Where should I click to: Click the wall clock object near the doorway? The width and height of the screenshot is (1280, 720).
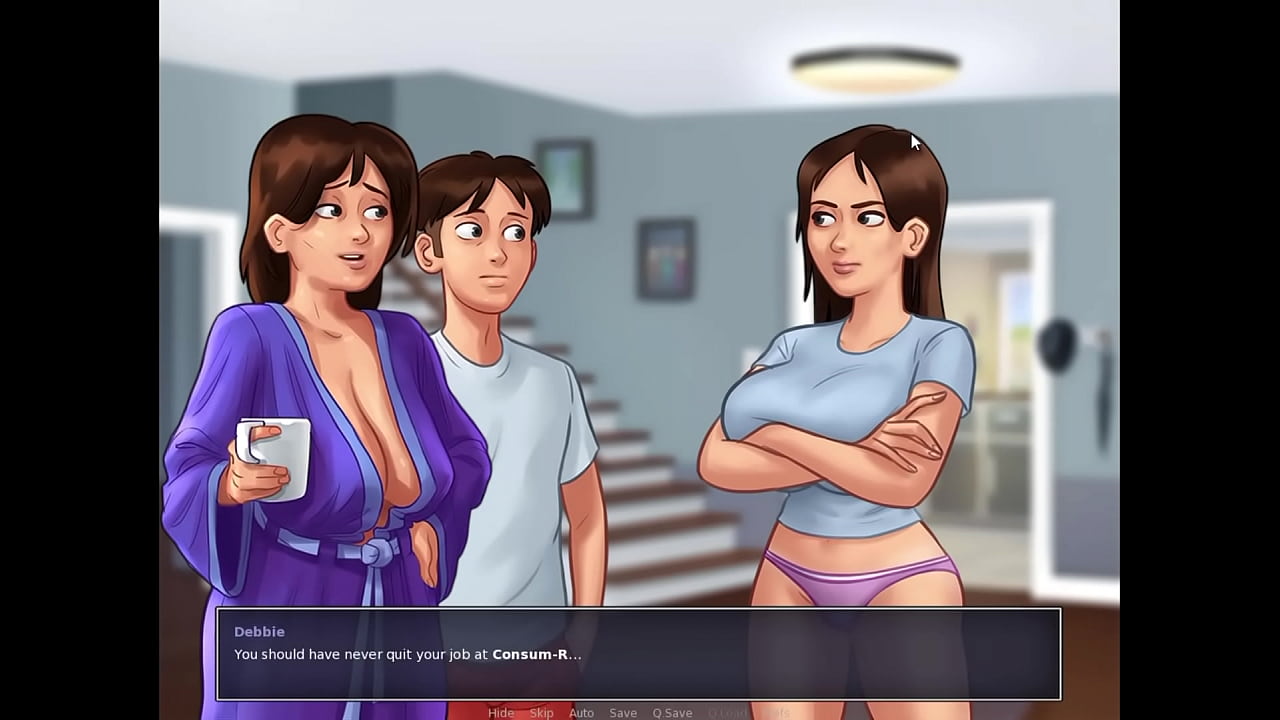tap(1057, 345)
